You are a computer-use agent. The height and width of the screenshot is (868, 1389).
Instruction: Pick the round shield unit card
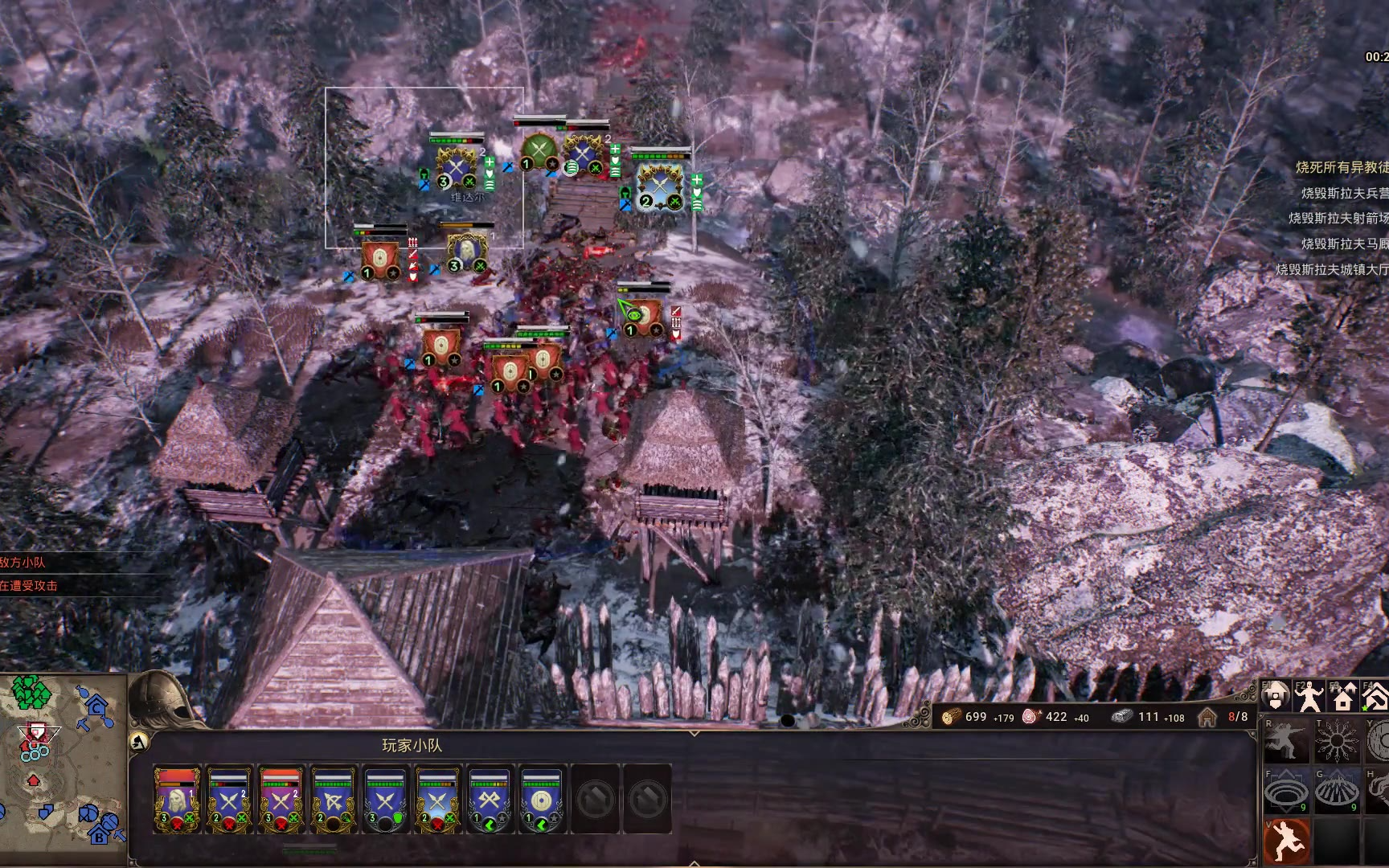click(x=541, y=799)
